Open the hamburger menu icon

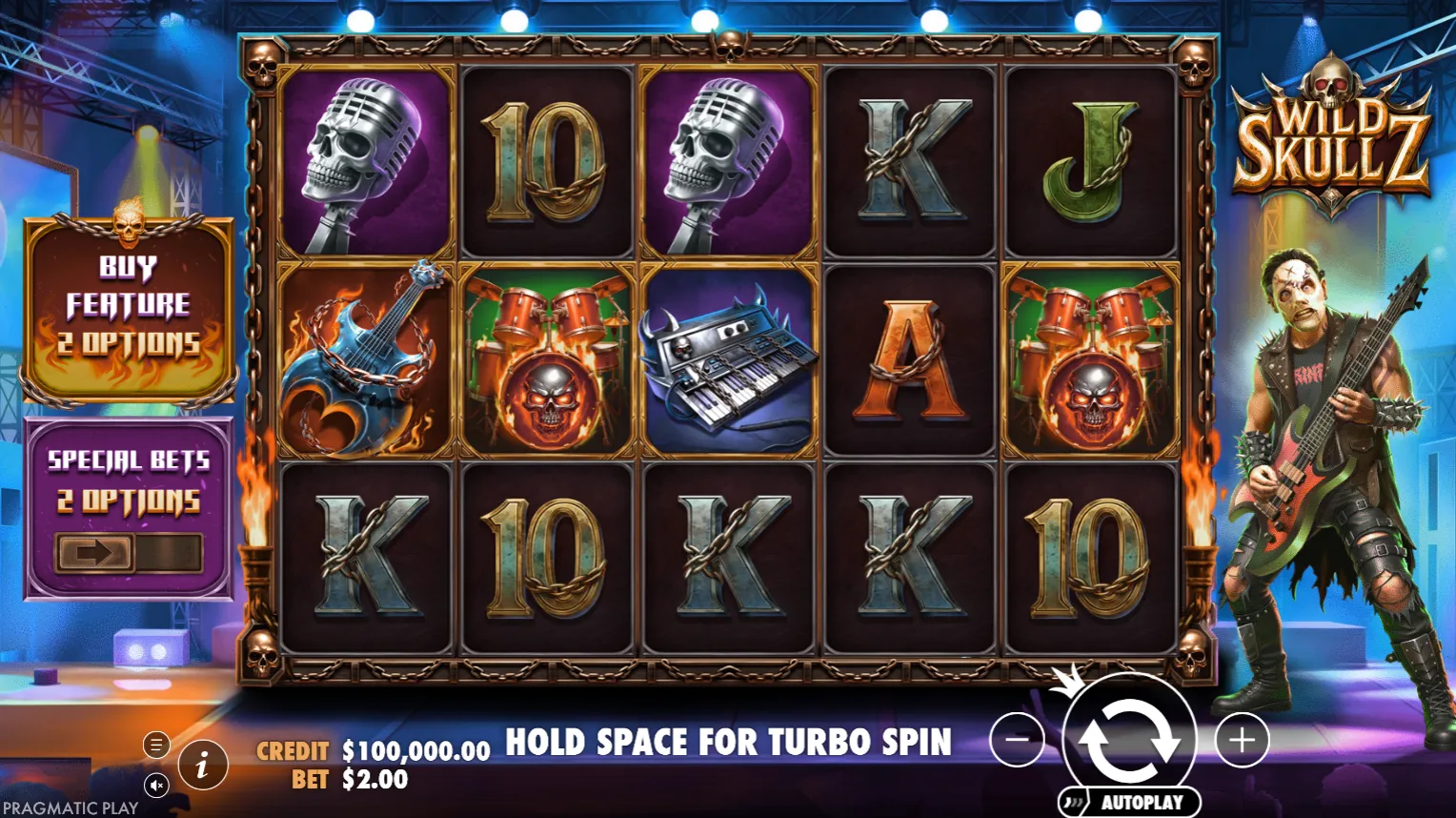(x=156, y=745)
